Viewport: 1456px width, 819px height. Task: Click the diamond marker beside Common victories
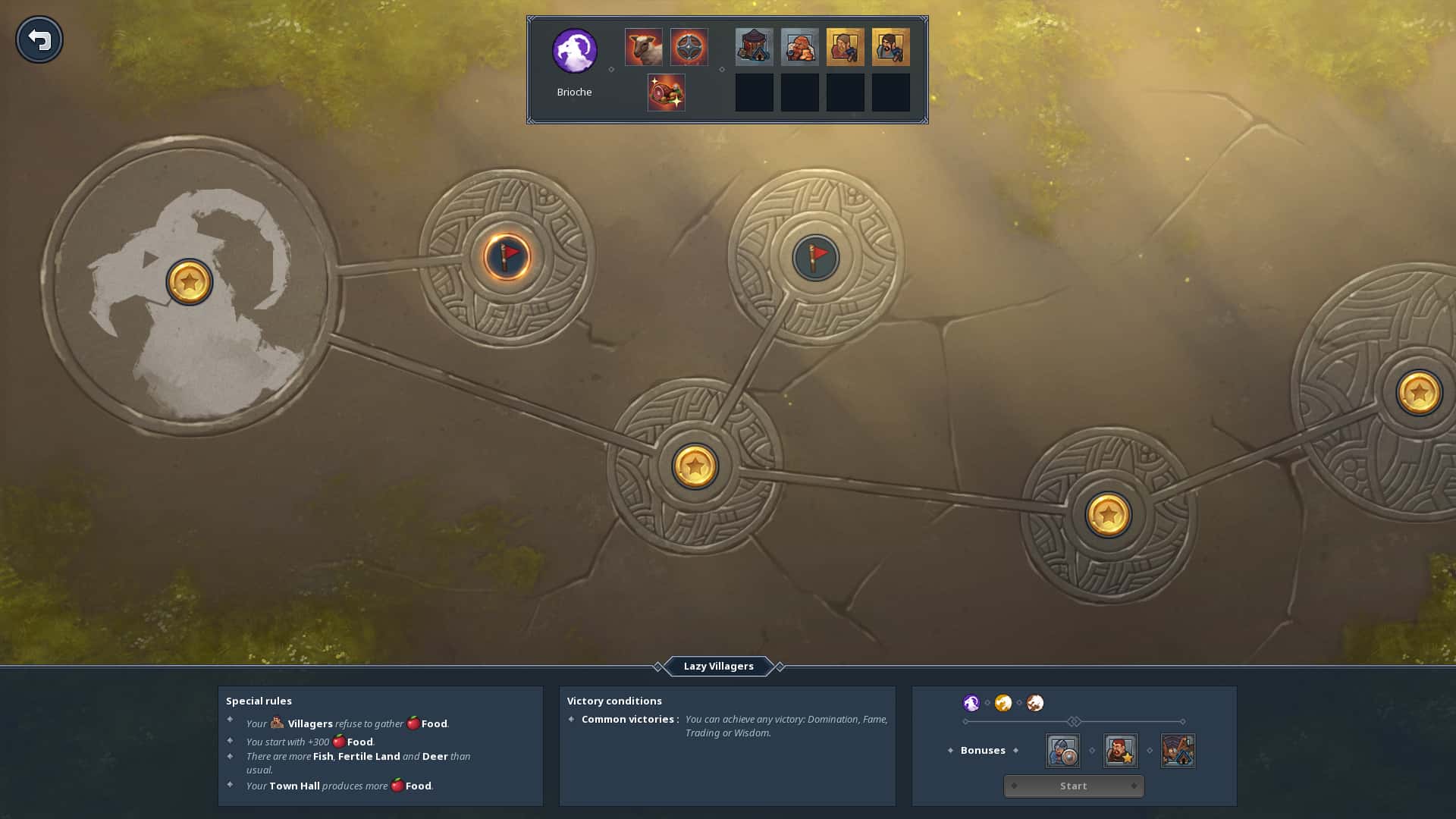(x=571, y=719)
